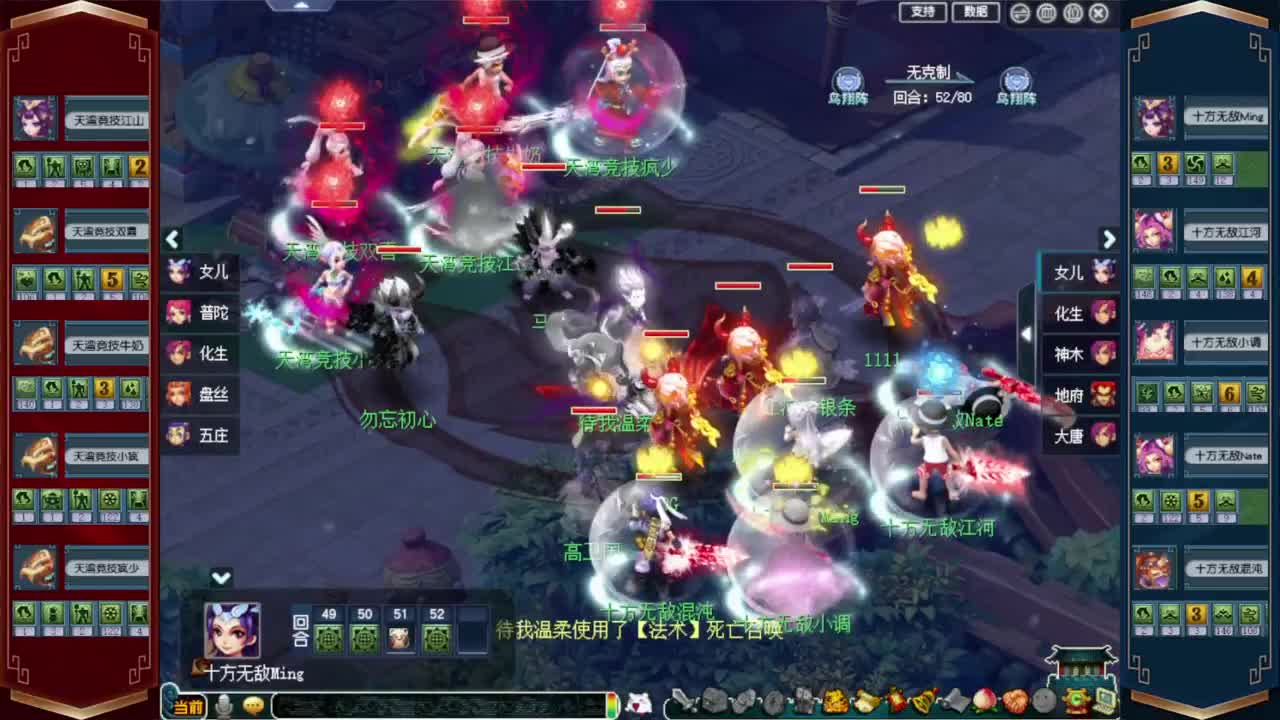Click the scroll item icon in the item bar
The width and height of the screenshot is (1280, 720).
(x=956, y=700)
